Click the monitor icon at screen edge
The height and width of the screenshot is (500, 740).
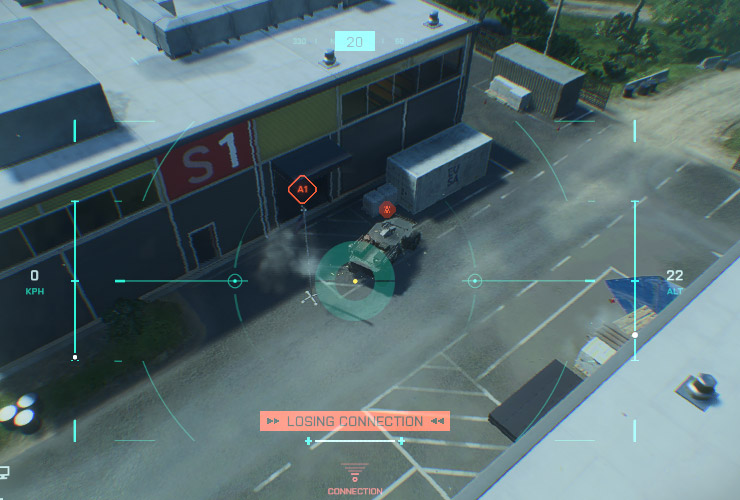tap(4, 472)
